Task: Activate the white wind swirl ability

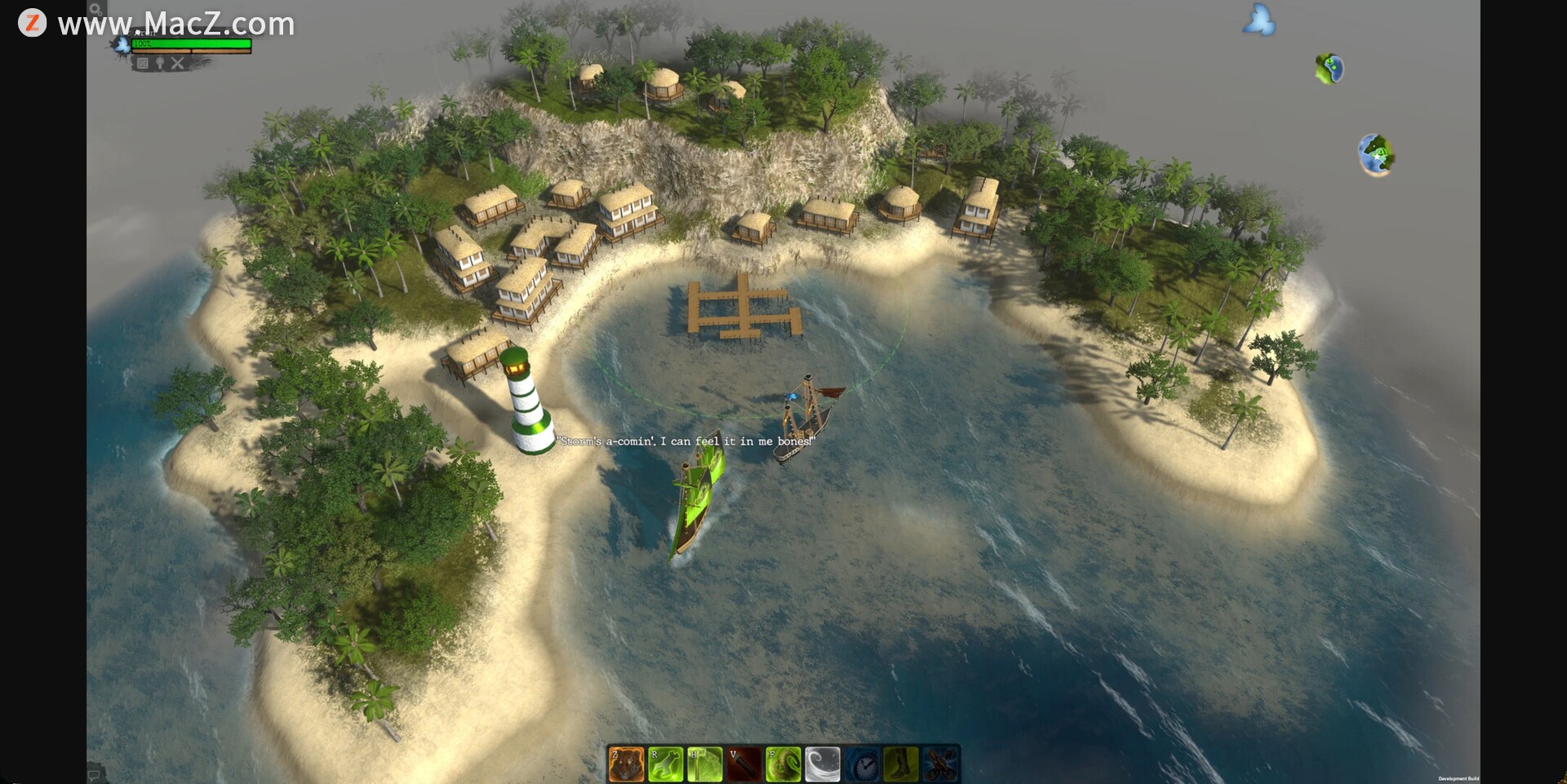Action: tap(822, 765)
